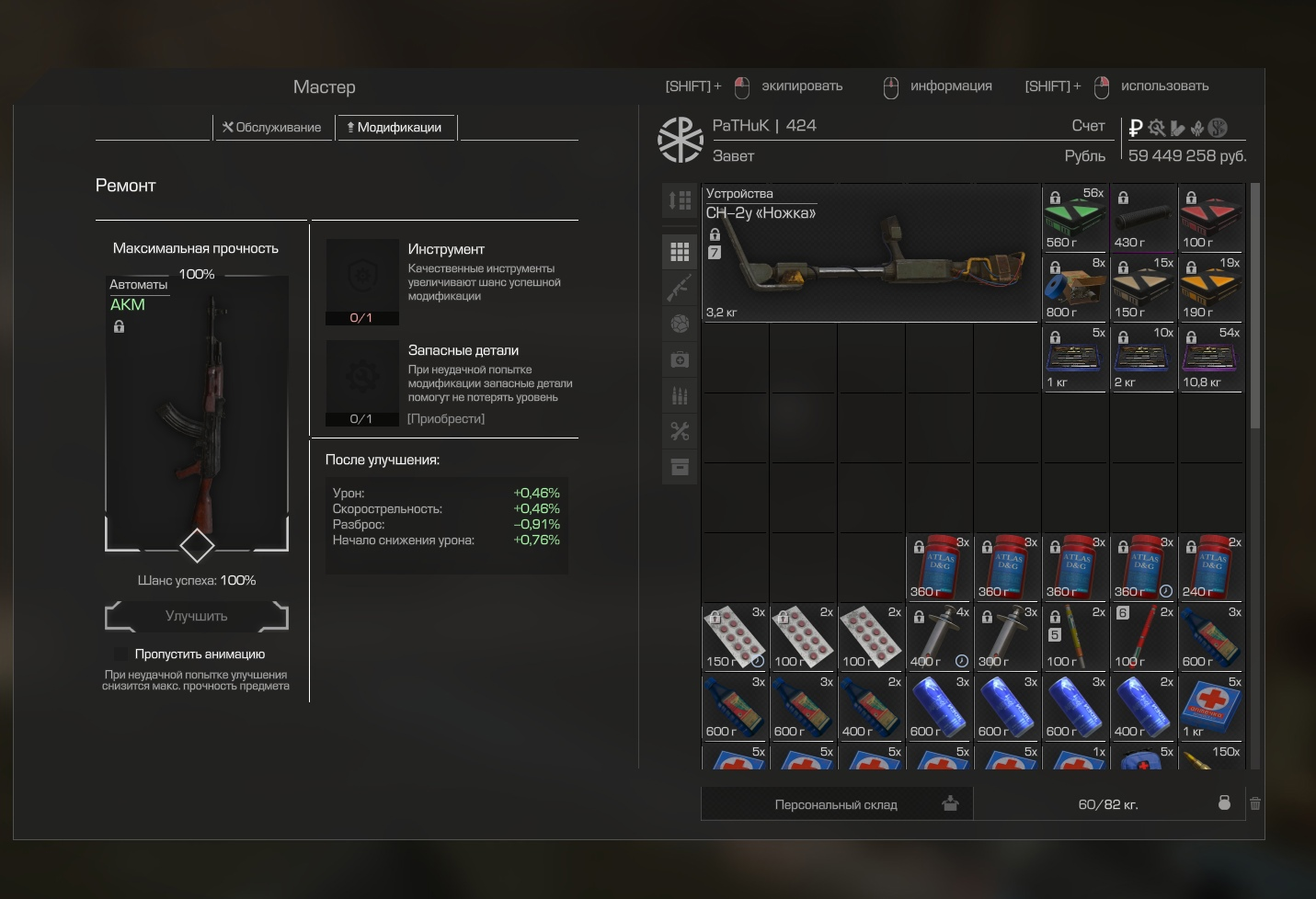The height and width of the screenshot is (899, 1316).
Task: Open the Персональный склад storage
Action: point(837,804)
